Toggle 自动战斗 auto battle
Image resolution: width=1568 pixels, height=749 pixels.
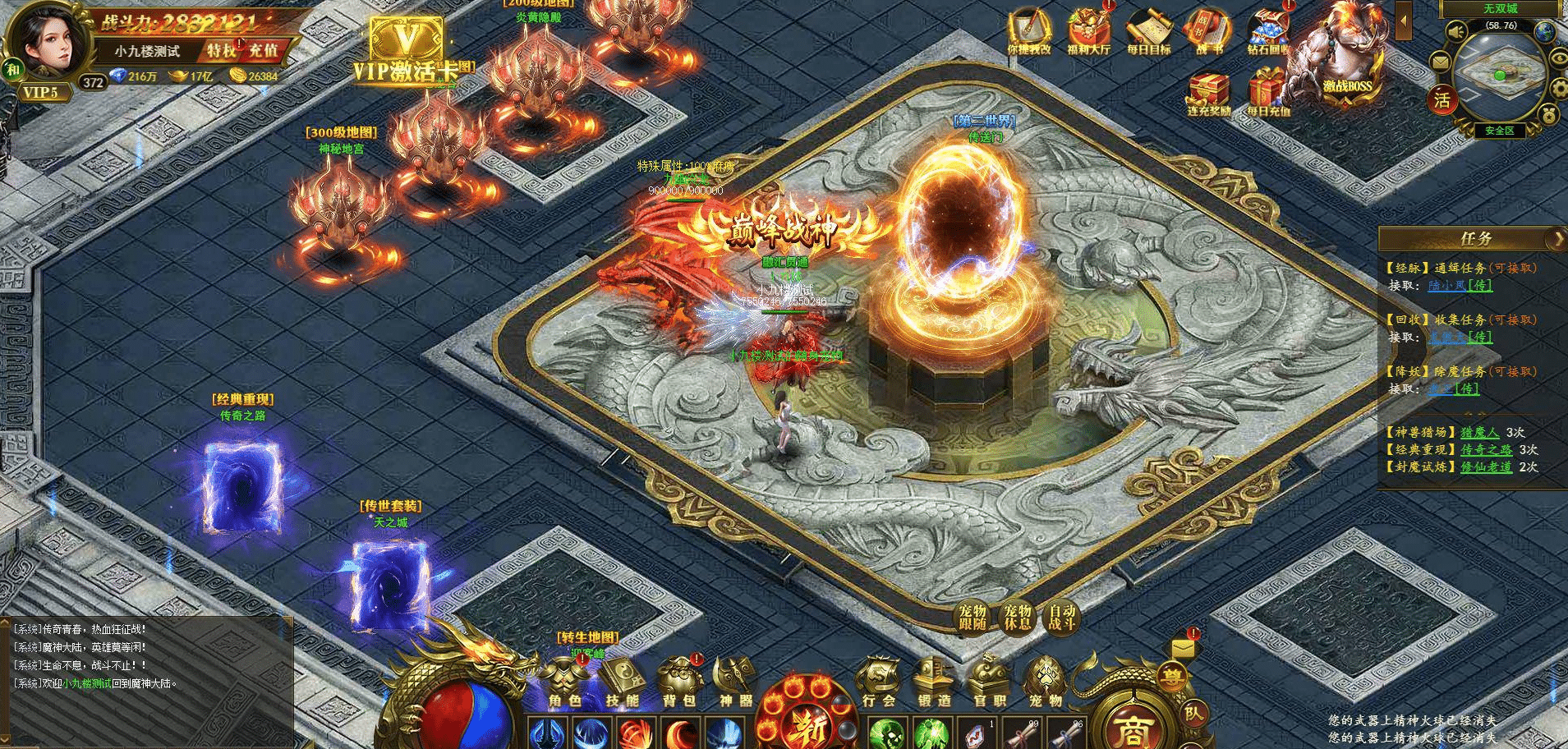(x=1061, y=618)
